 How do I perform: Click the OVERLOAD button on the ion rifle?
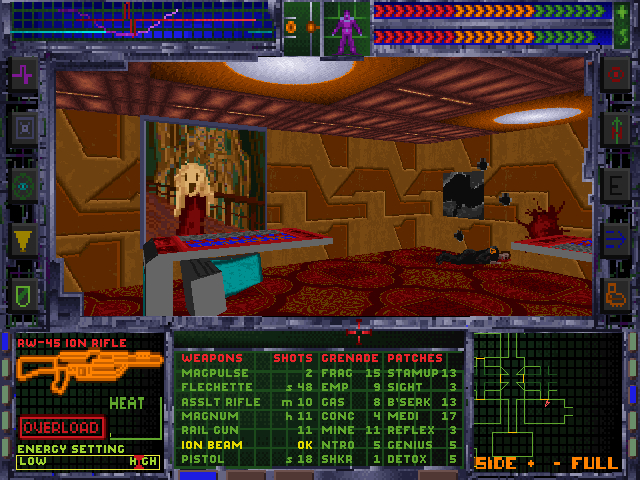60,427
